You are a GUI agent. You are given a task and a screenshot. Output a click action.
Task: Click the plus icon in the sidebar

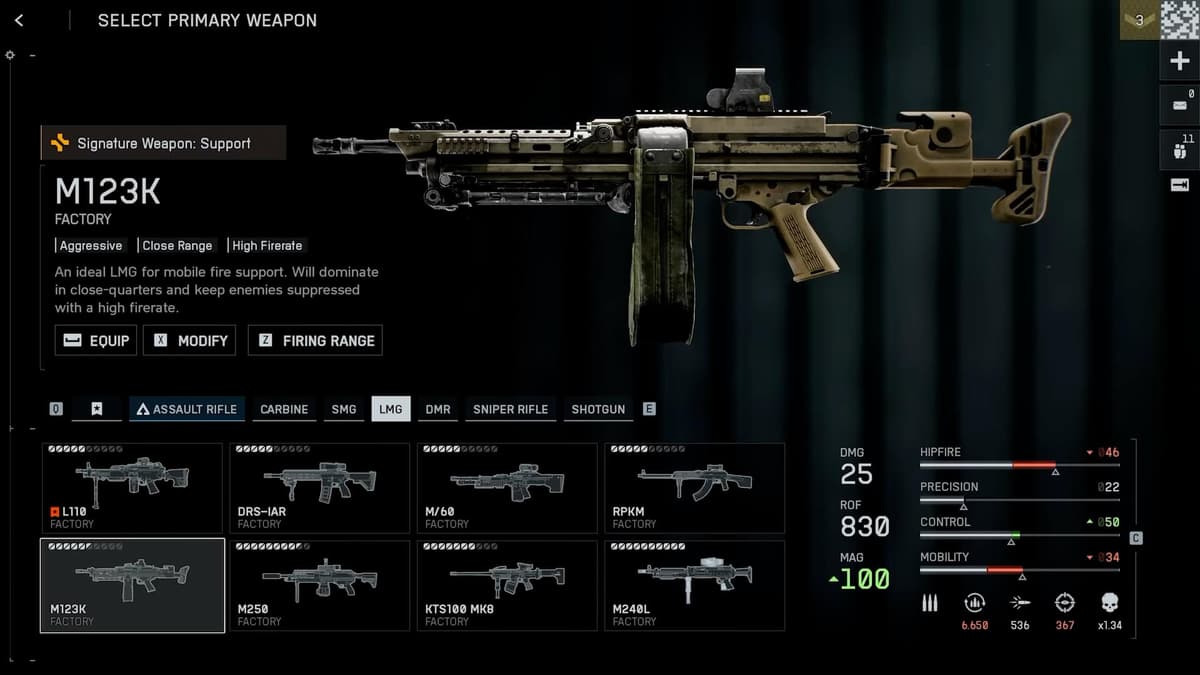[1179, 62]
